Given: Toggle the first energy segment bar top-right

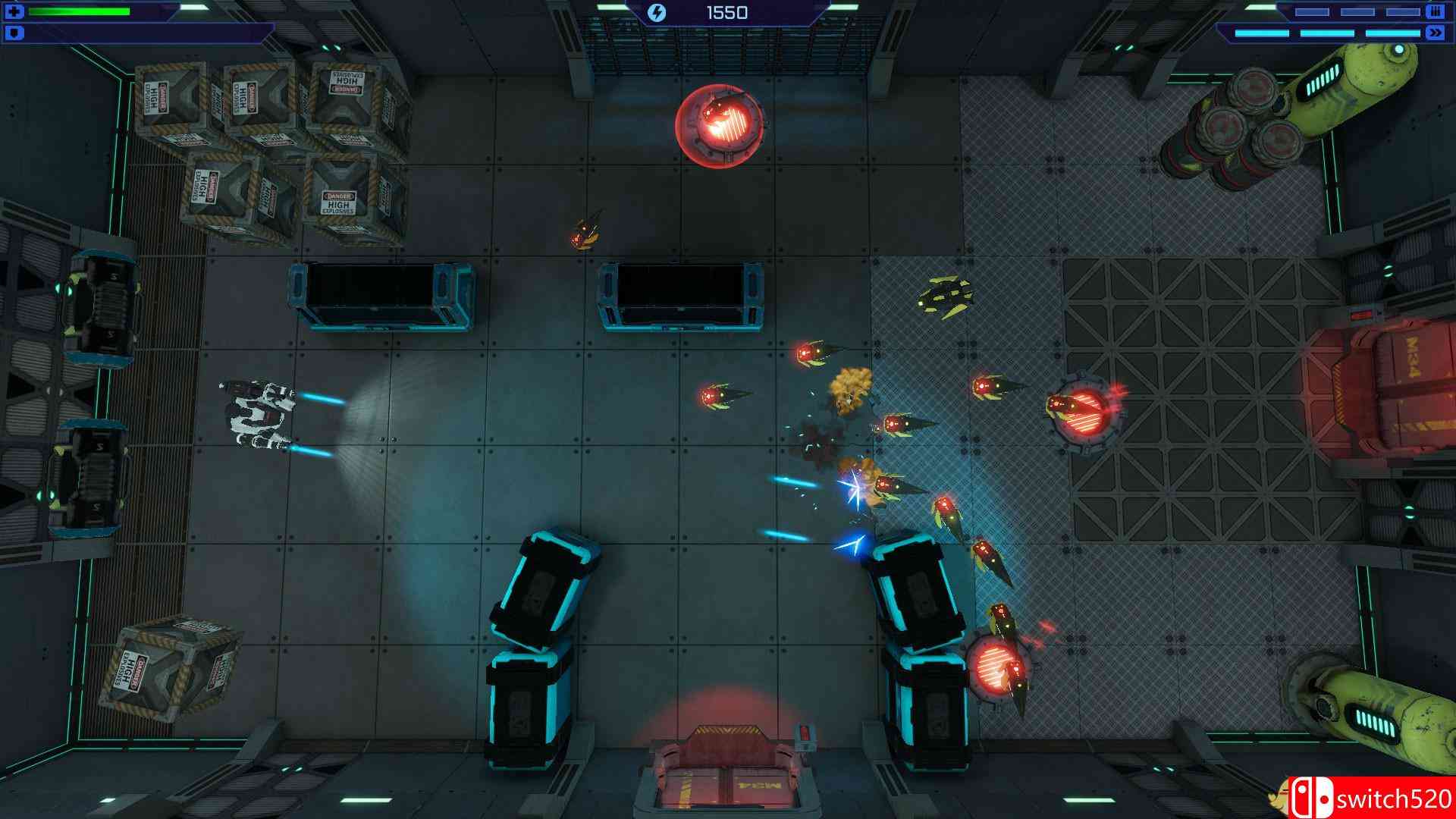Looking at the screenshot, I should (x=1312, y=11).
